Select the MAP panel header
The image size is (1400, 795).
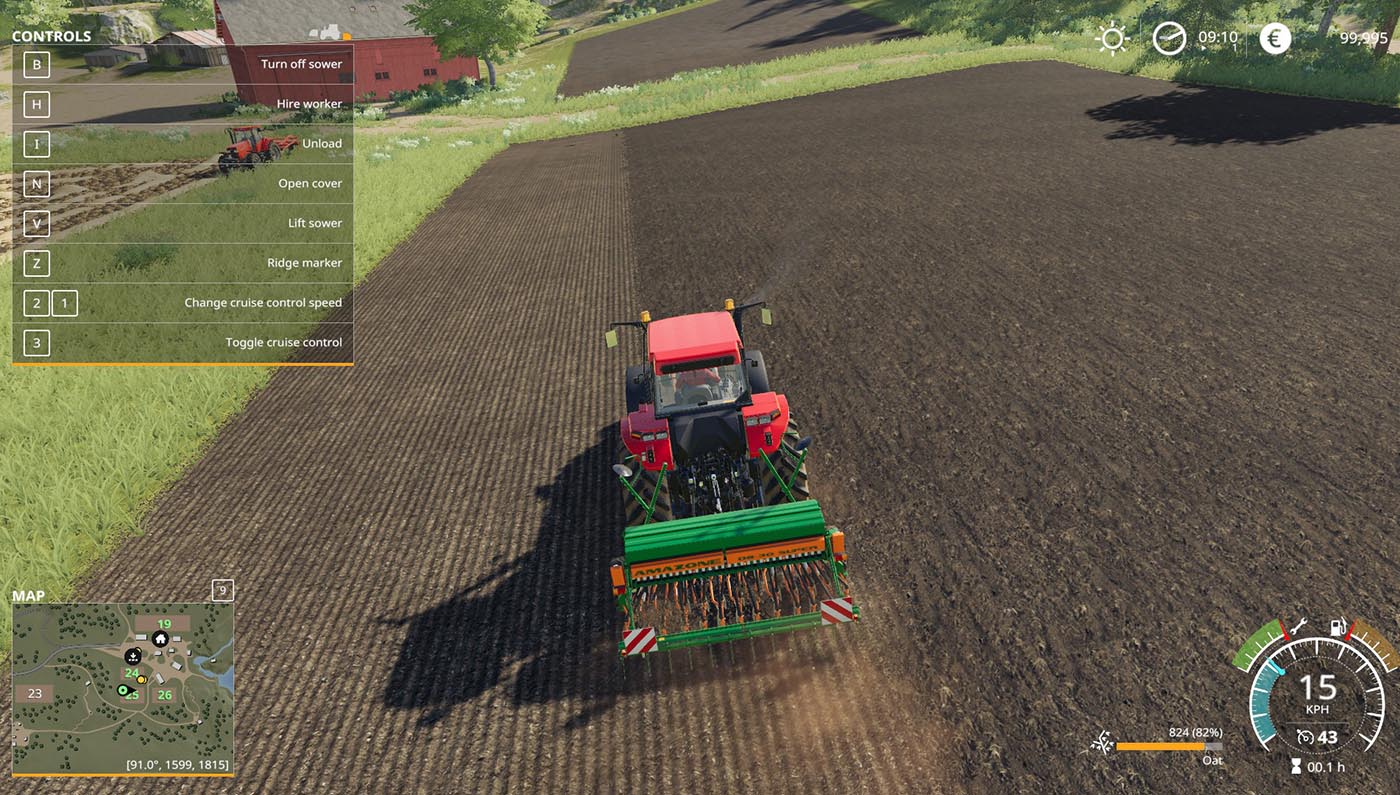pos(29,595)
